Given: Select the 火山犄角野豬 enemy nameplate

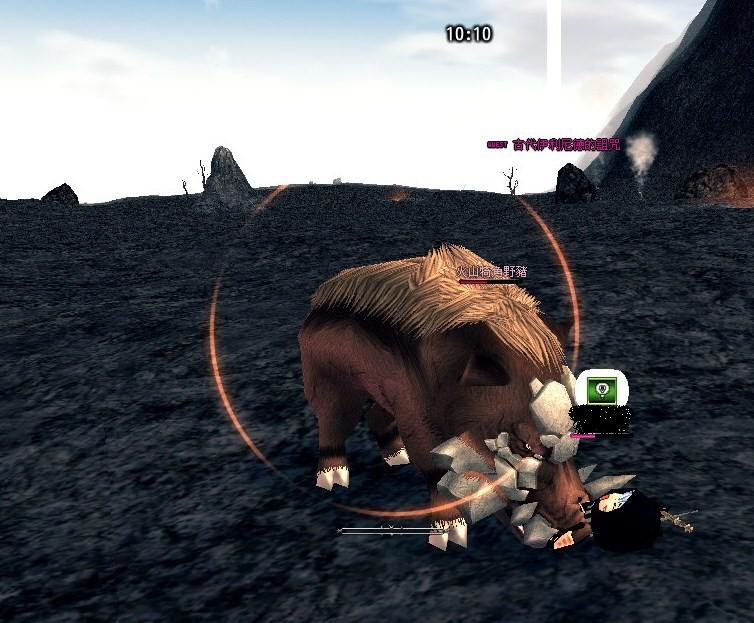Looking at the screenshot, I should [x=492, y=272].
